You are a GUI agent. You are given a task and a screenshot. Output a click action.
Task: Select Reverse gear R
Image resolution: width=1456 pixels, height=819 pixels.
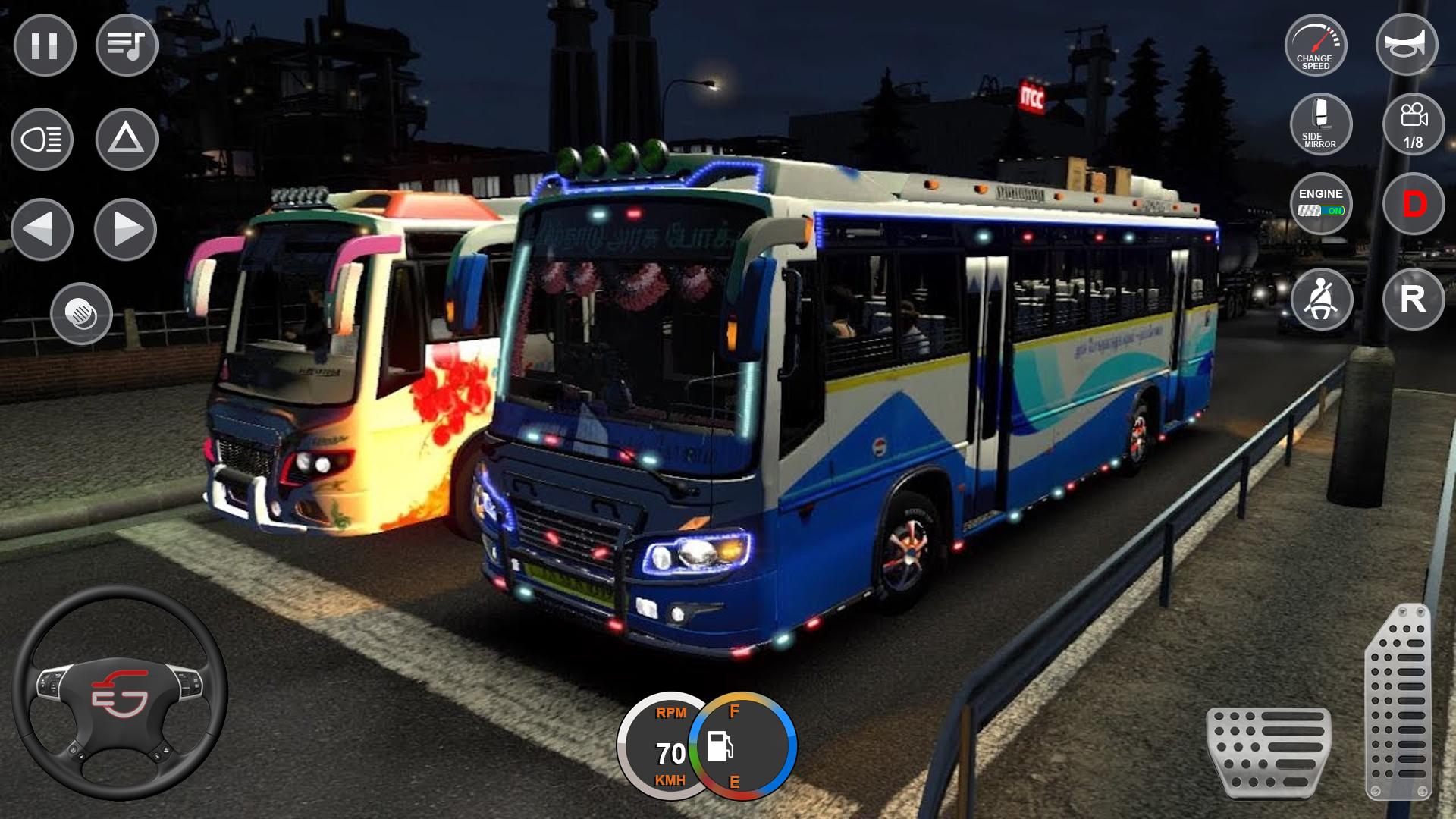coord(1413,299)
